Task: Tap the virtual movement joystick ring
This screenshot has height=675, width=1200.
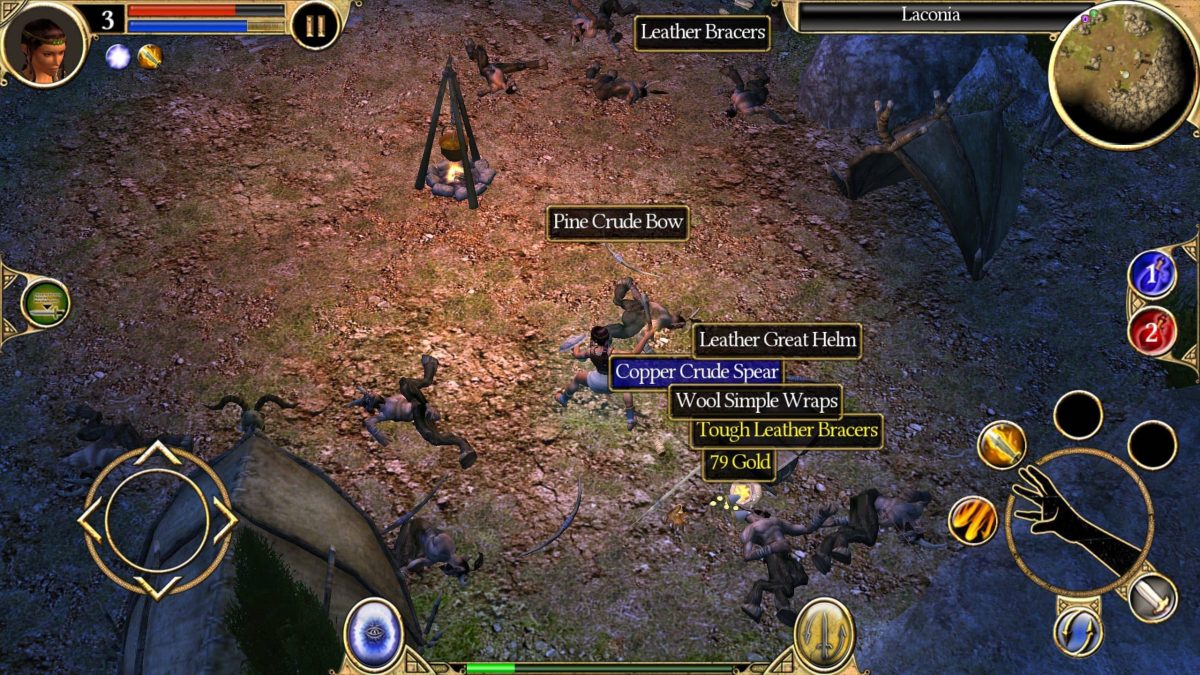Action: (157, 520)
